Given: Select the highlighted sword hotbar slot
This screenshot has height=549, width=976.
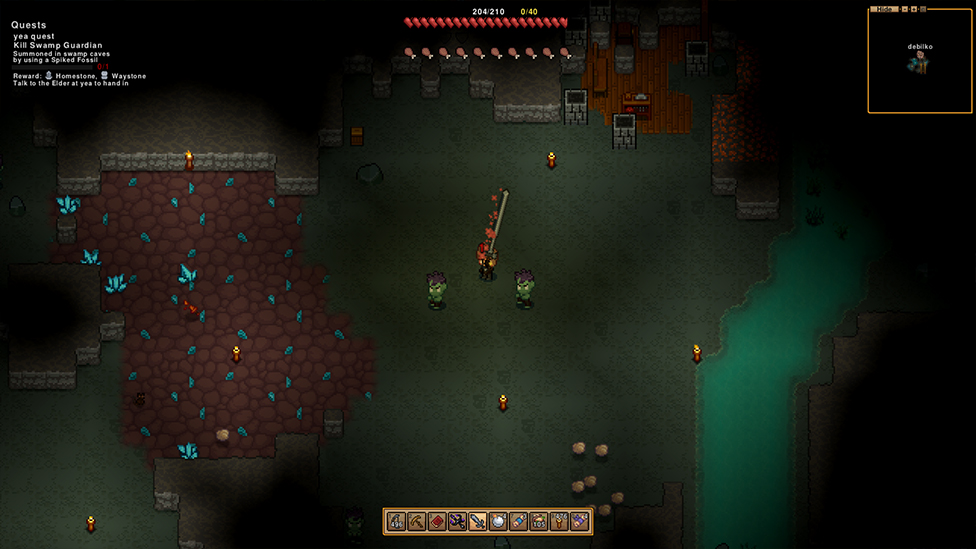Looking at the screenshot, I should 478,521.
